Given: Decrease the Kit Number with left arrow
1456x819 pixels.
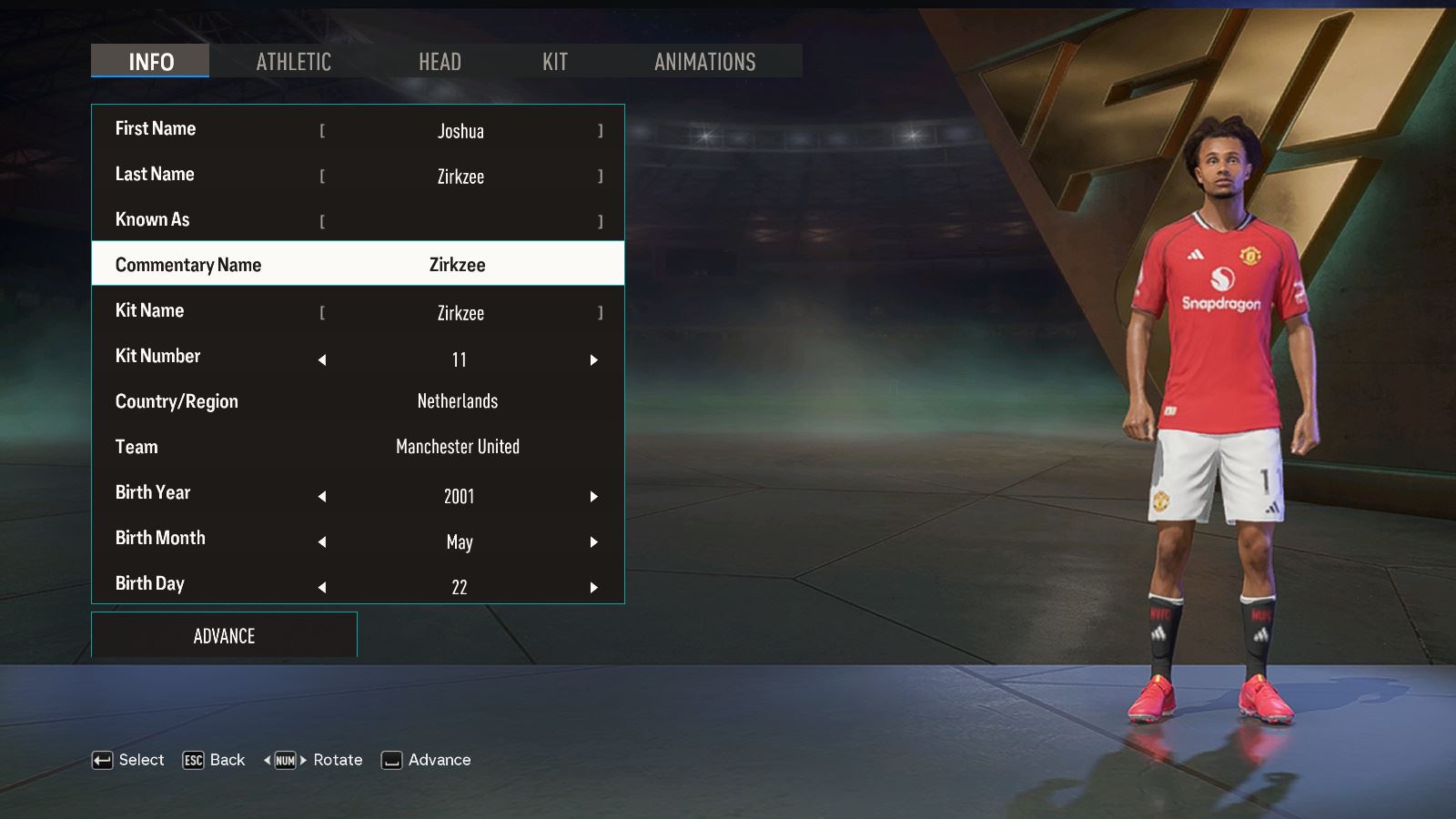Looking at the screenshot, I should 322,360.
